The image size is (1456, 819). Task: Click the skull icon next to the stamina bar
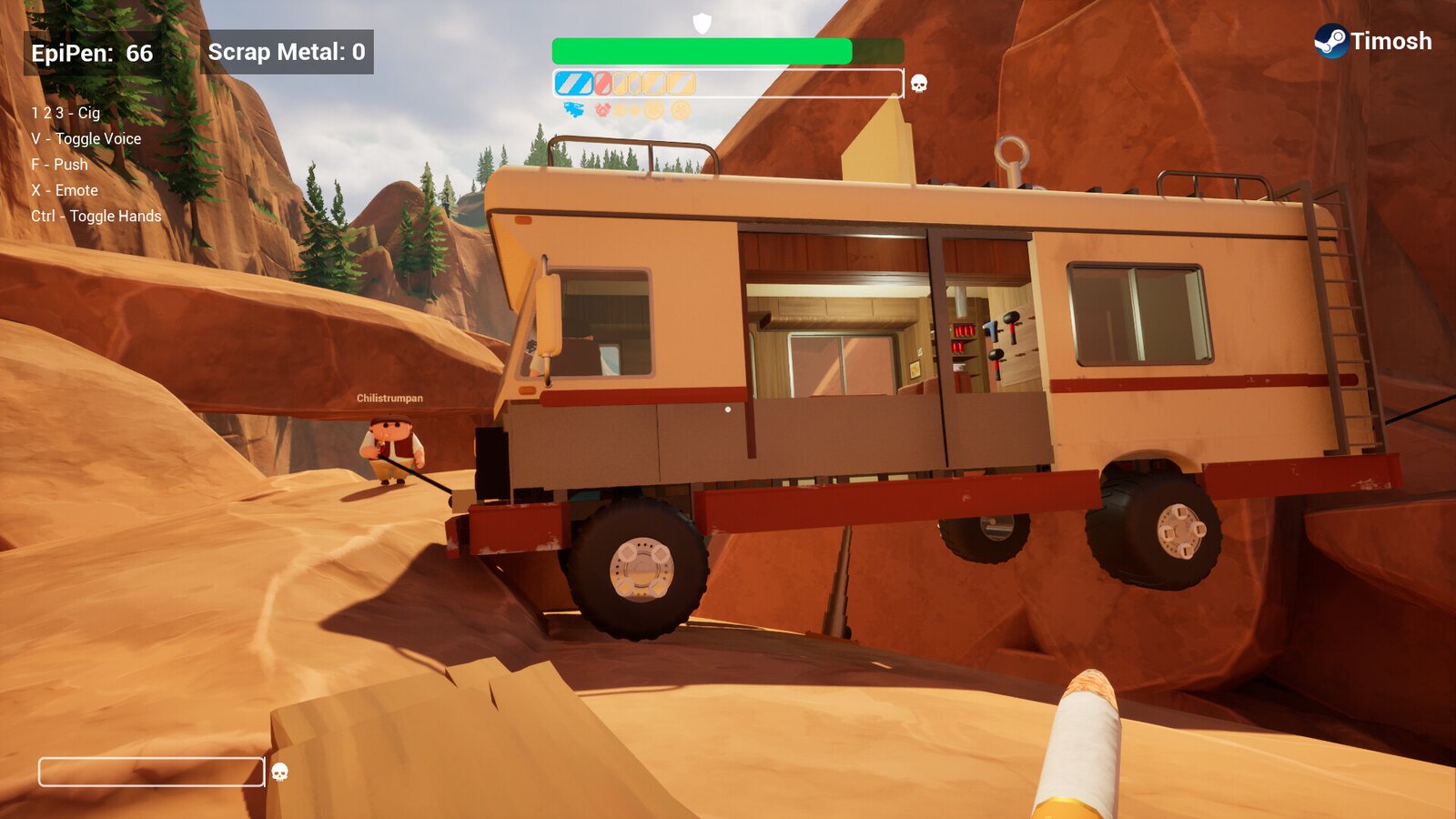(918, 84)
